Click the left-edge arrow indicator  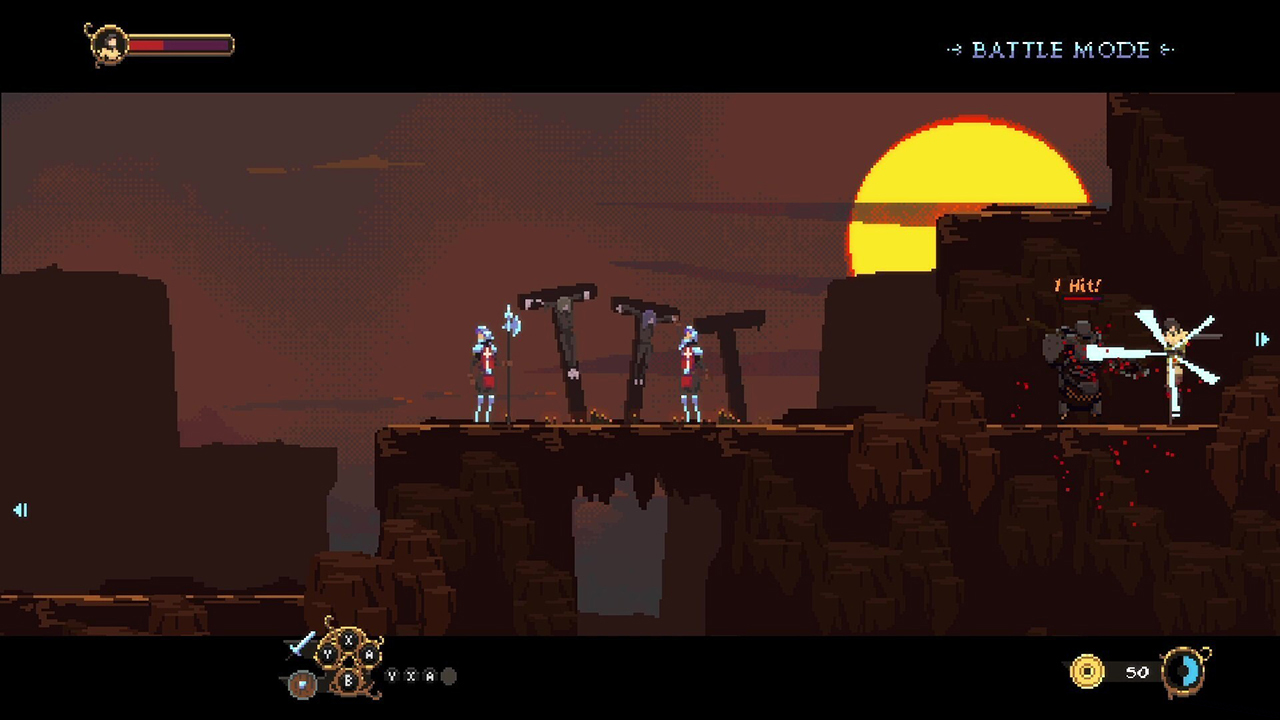point(21,510)
